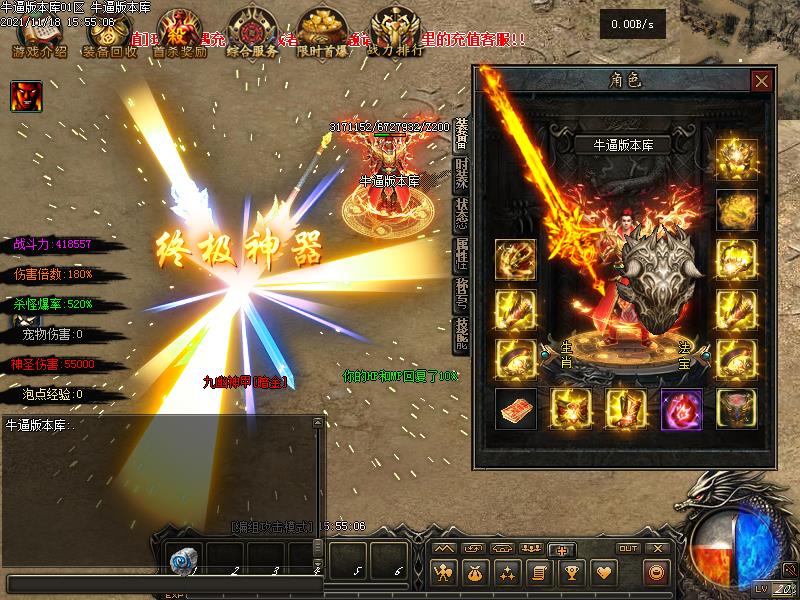Image resolution: width=800 pixels, height=600 pixels.
Task: Select the purple gem equipment slot
Action: pos(682,409)
